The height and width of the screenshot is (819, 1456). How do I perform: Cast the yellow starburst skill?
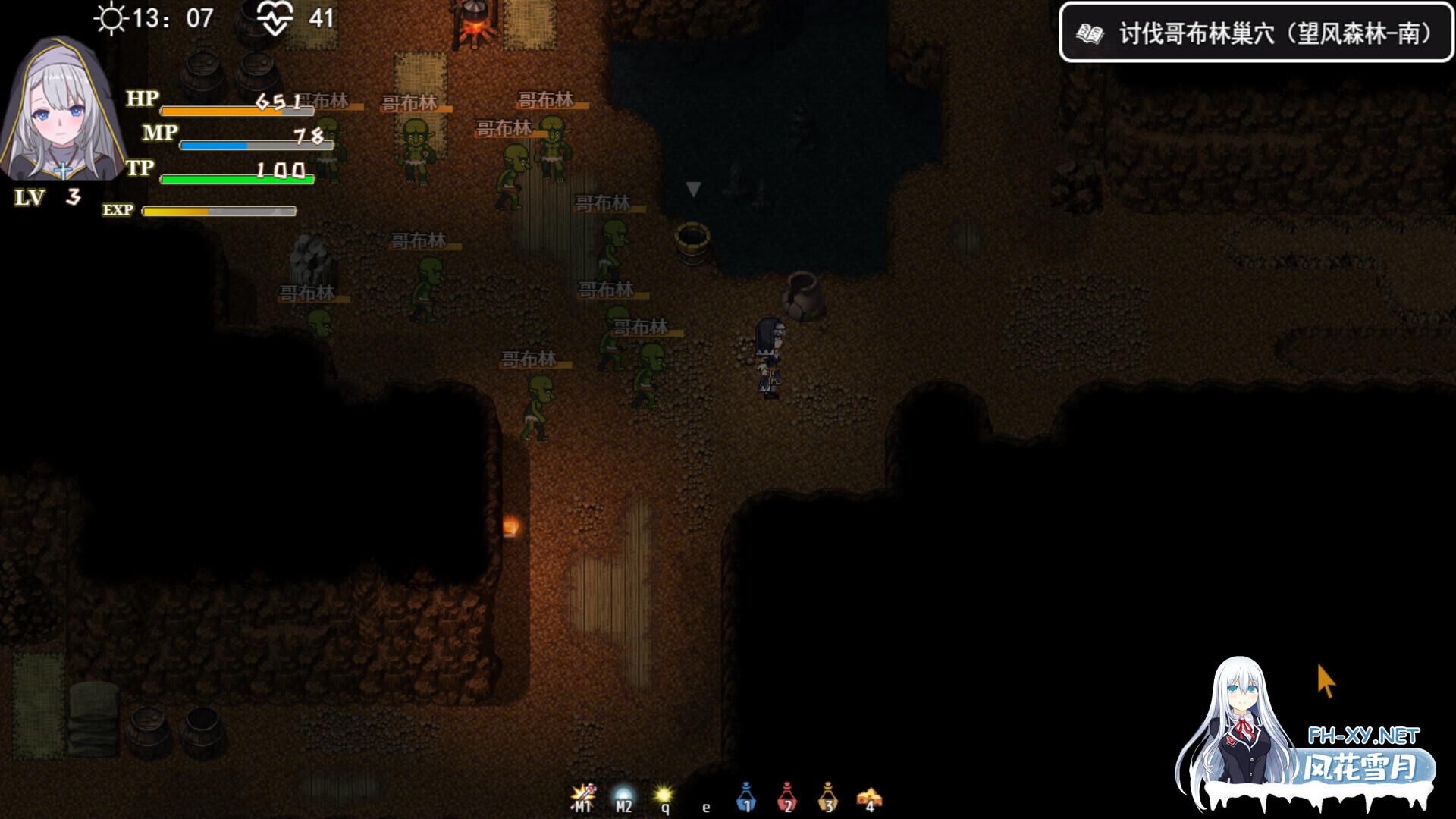click(x=664, y=797)
